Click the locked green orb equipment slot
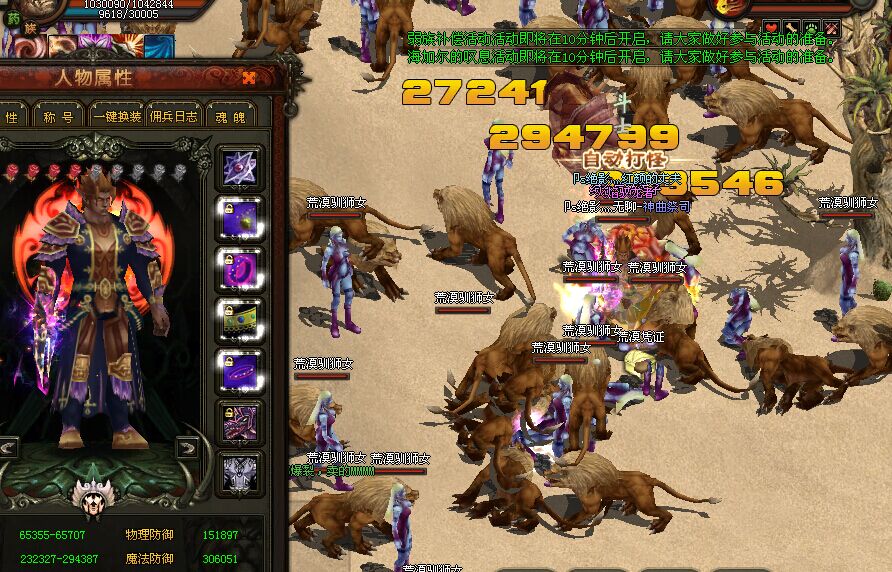 tap(240, 218)
